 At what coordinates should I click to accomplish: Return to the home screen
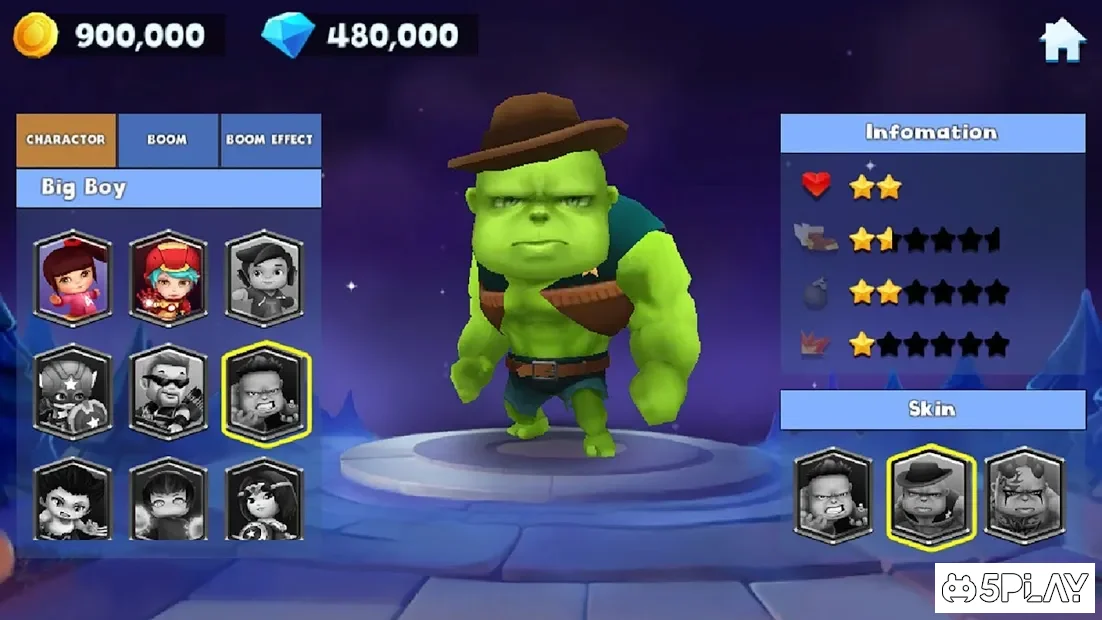click(x=1062, y=40)
